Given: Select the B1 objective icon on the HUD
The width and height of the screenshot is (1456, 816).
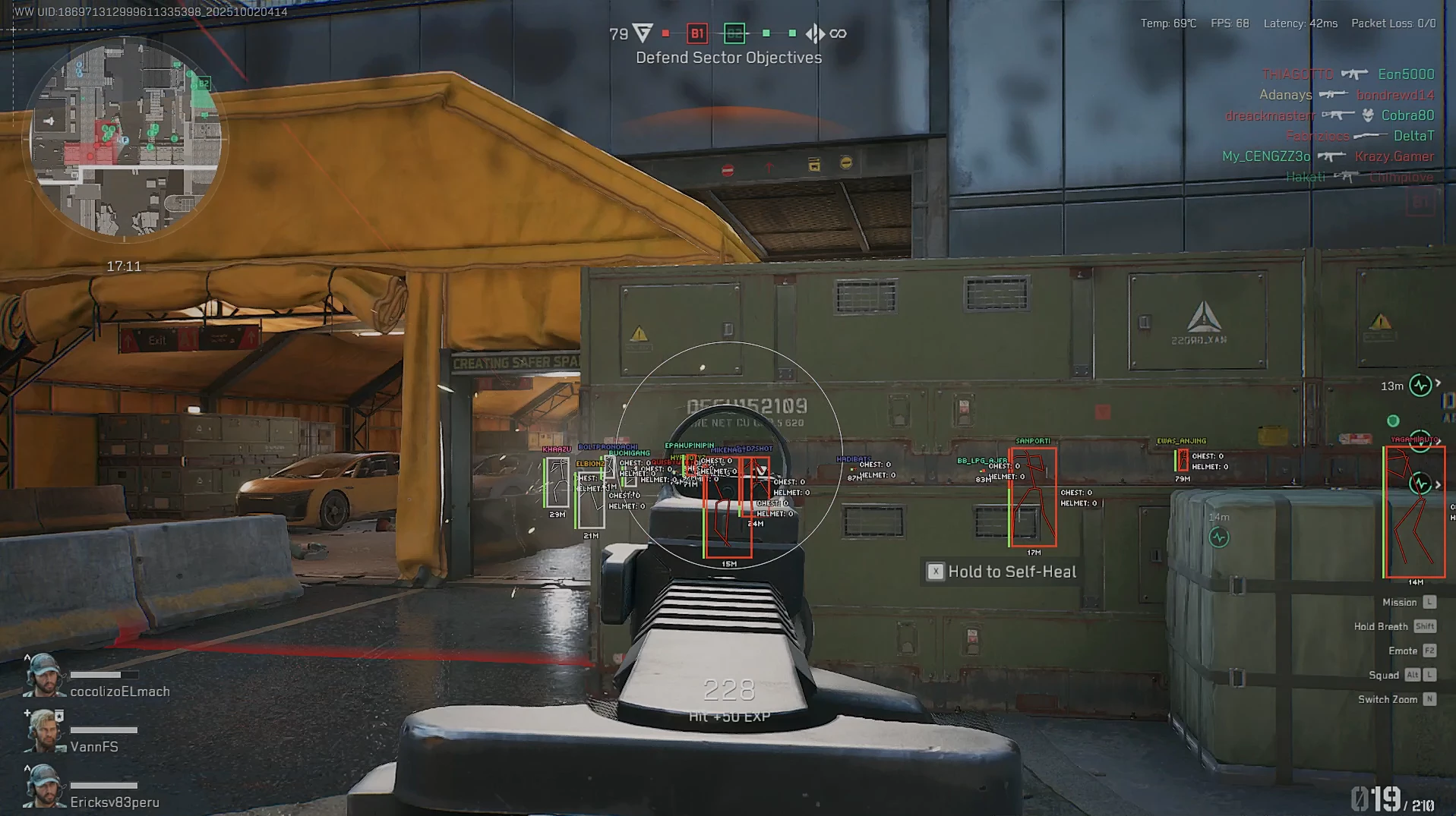Looking at the screenshot, I should click(696, 34).
